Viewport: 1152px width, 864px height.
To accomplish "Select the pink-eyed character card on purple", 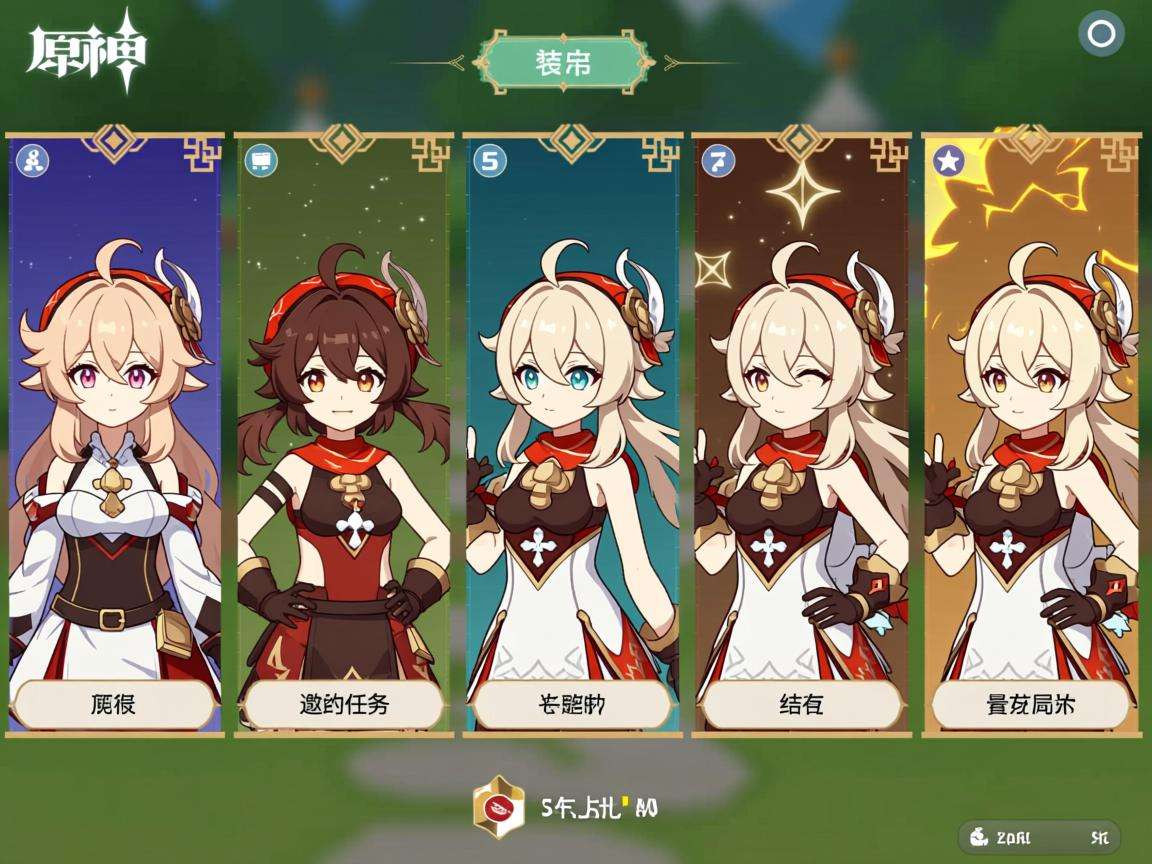I will click(115, 420).
